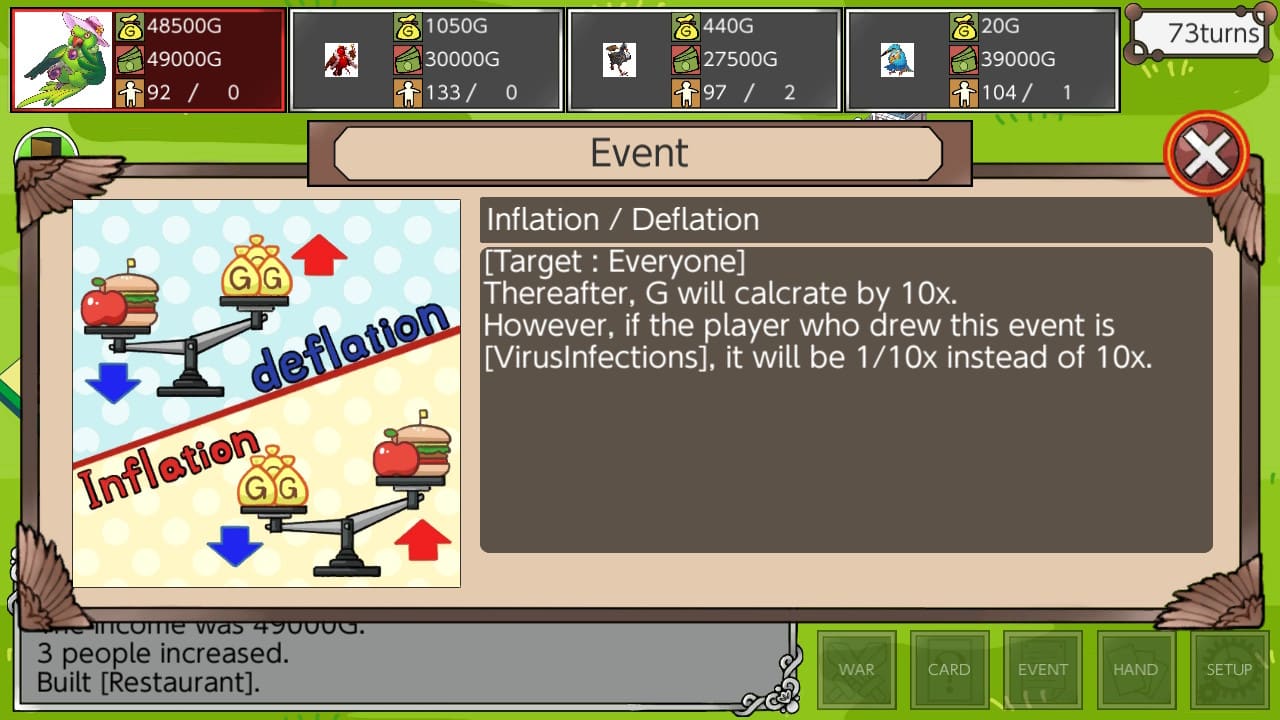Open SETUP with the gear icon
The height and width of the screenshot is (720, 1280).
click(x=1228, y=668)
